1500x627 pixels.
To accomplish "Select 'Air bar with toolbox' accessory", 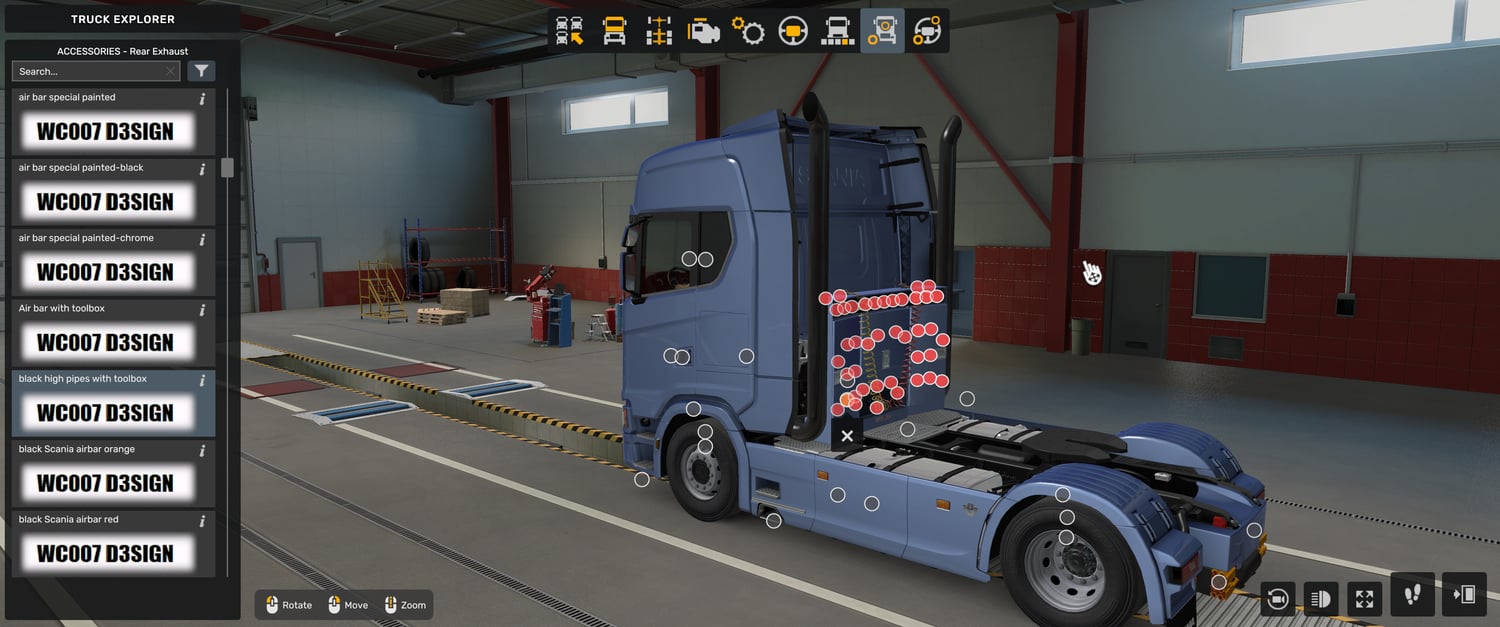I will [105, 342].
